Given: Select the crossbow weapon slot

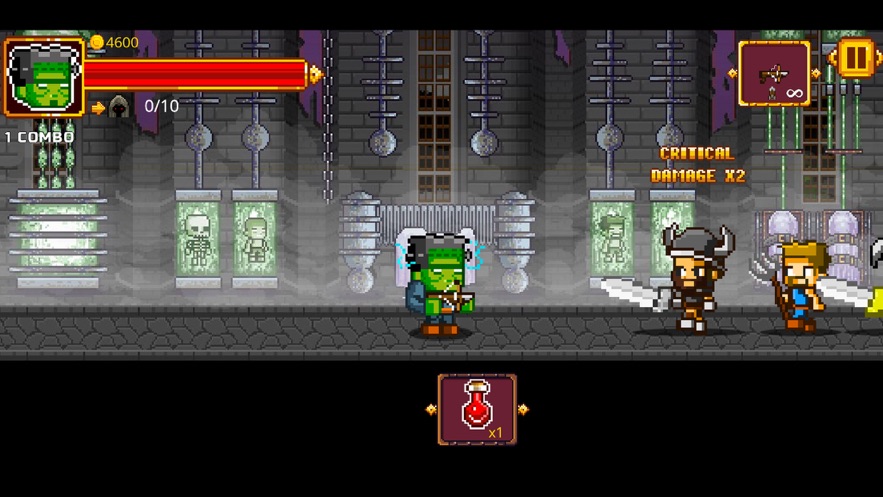Looking at the screenshot, I should [774, 73].
